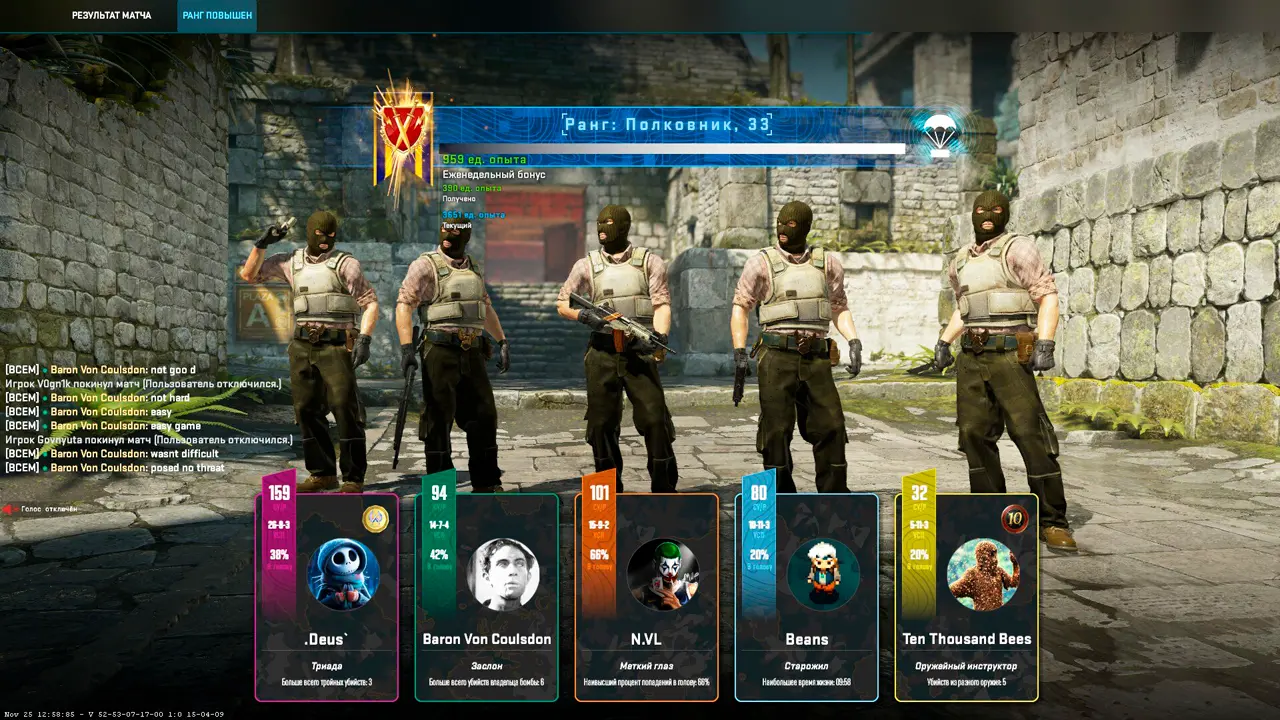Click the Joker clown avatar
This screenshot has width=1280, height=720.
pos(662,574)
